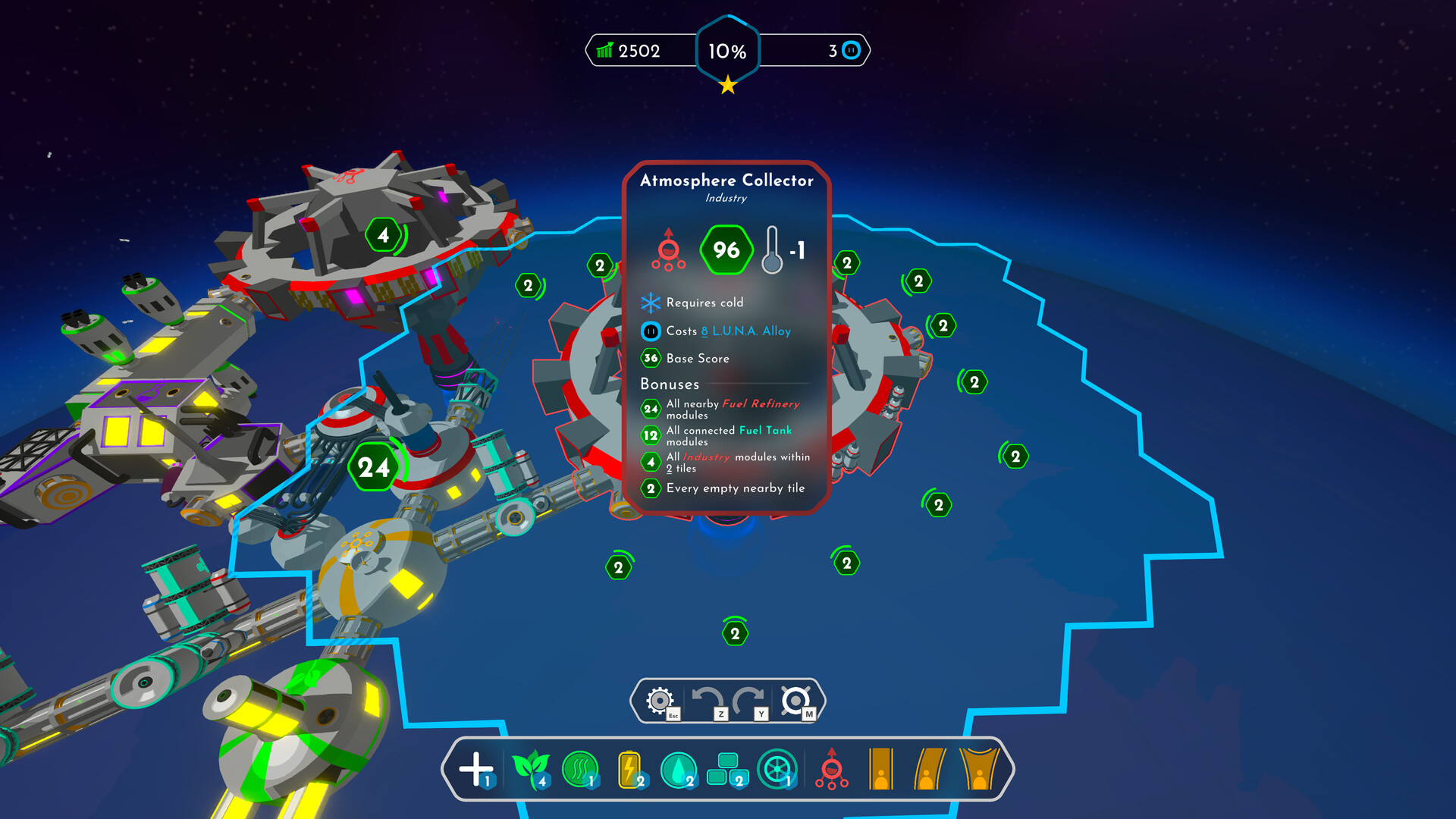Image resolution: width=1456 pixels, height=819 pixels.
Task: Pick the funnel-shaped orange corridor piece
Action: [x=979, y=769]
